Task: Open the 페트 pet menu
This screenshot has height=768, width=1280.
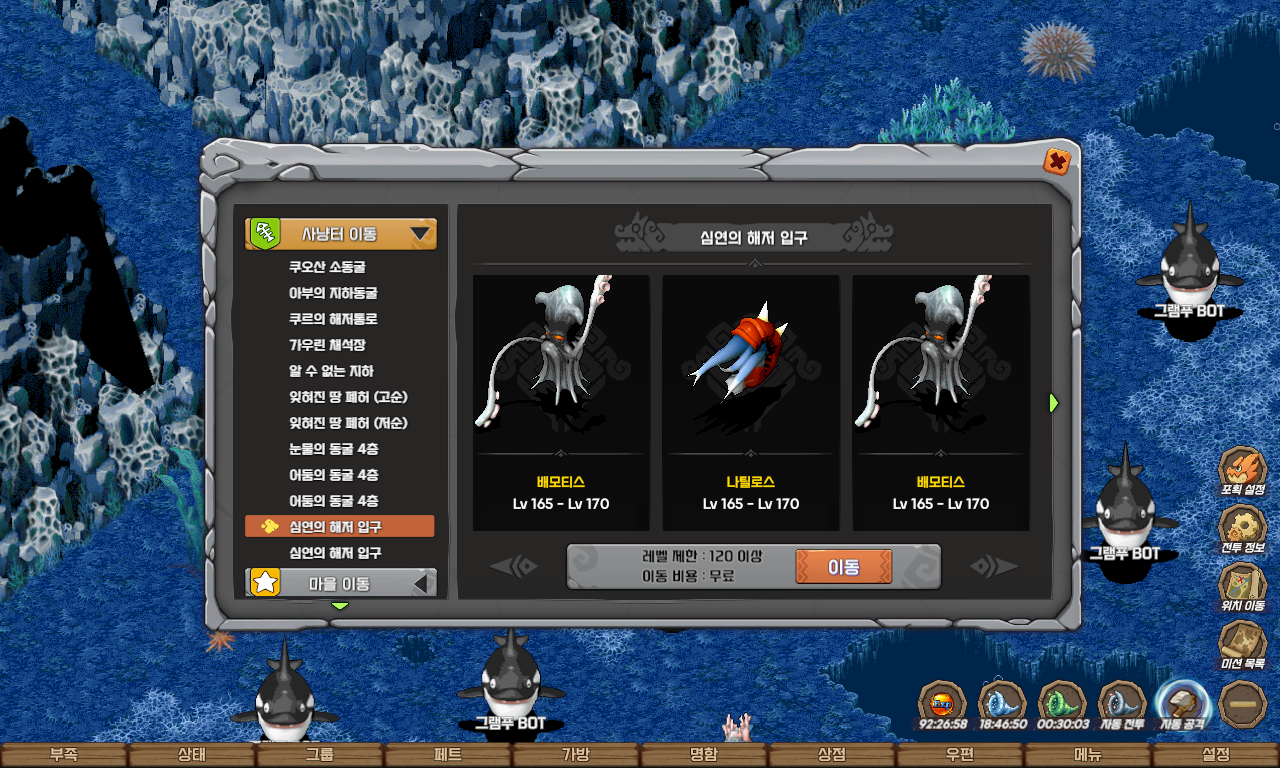Action: [447, 755]
